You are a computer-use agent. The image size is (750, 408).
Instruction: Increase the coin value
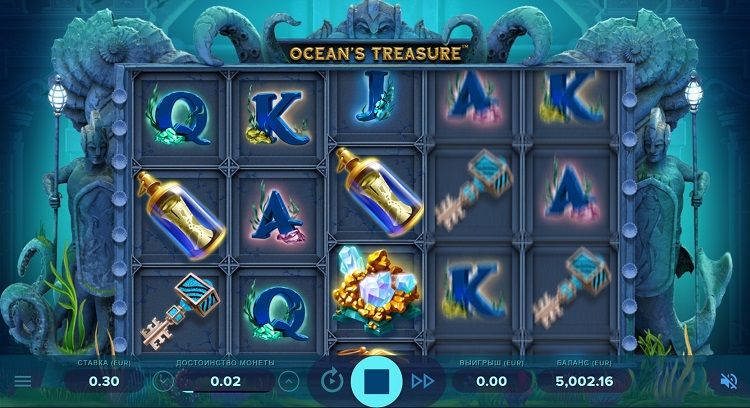tap(289, 381)
